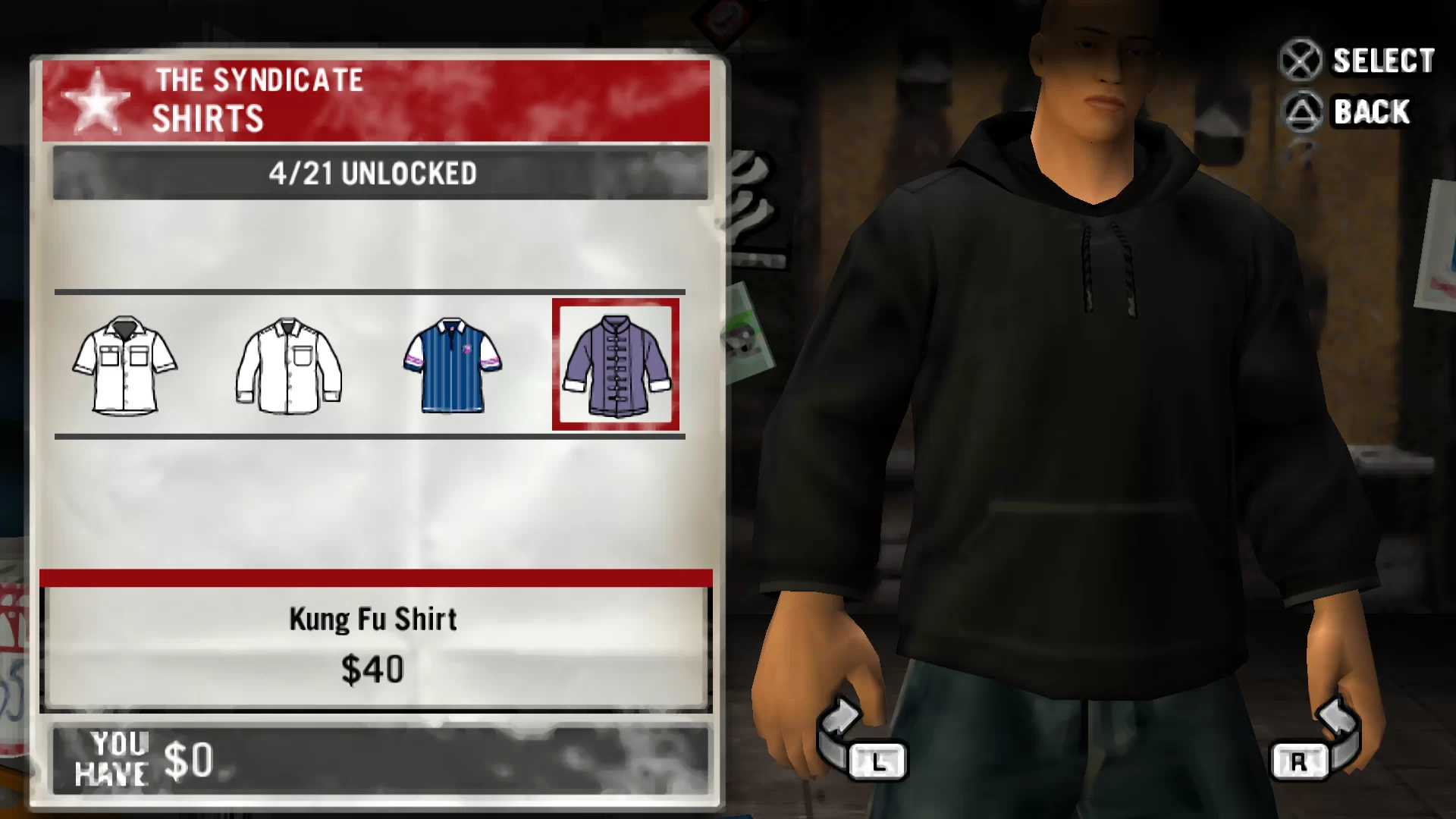The width and height of the screenshot is (1456, 819).
Task: Select the purple Kung Fu Shirt
Action: [616, 365]
